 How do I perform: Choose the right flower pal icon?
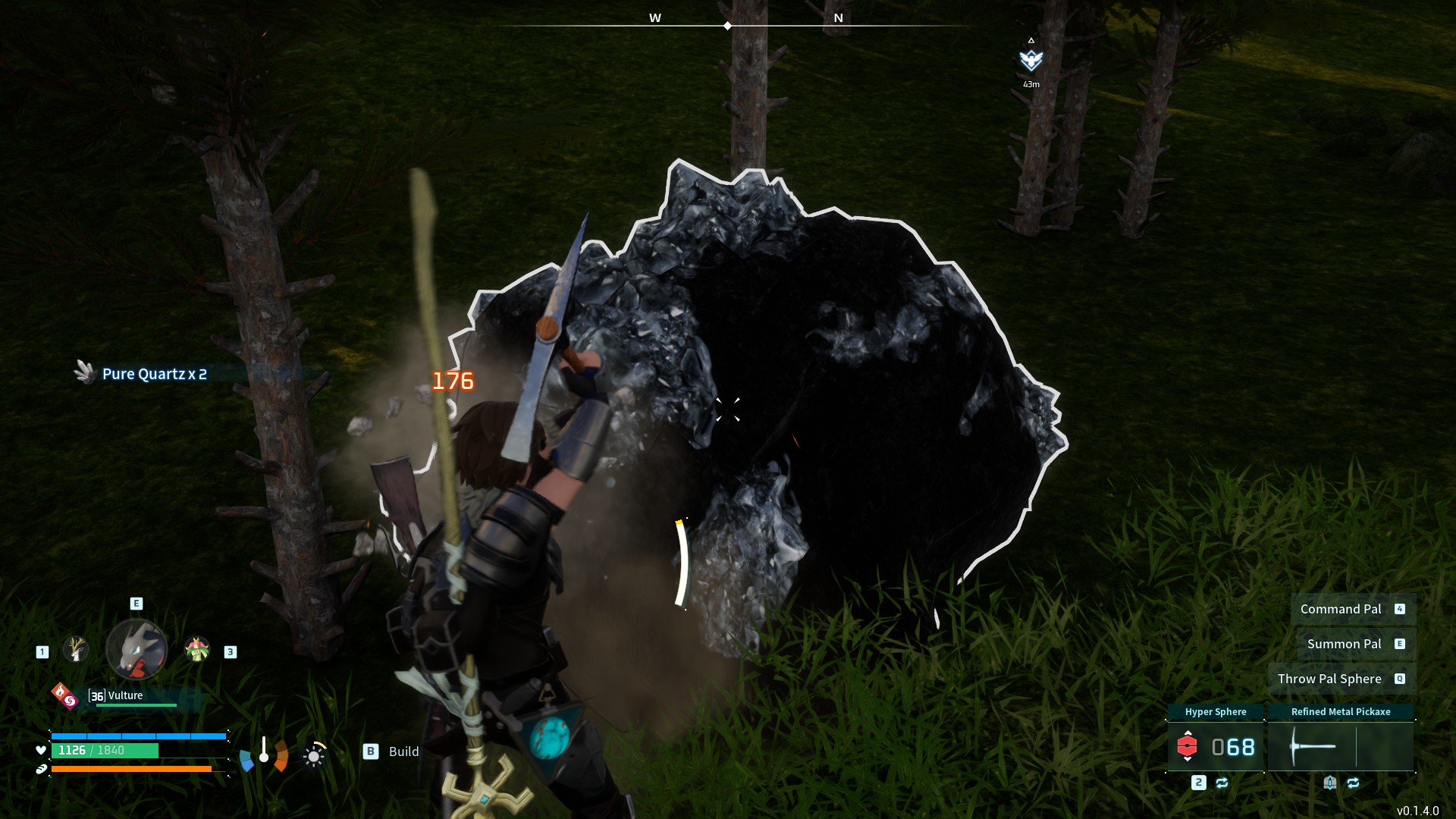197,649
